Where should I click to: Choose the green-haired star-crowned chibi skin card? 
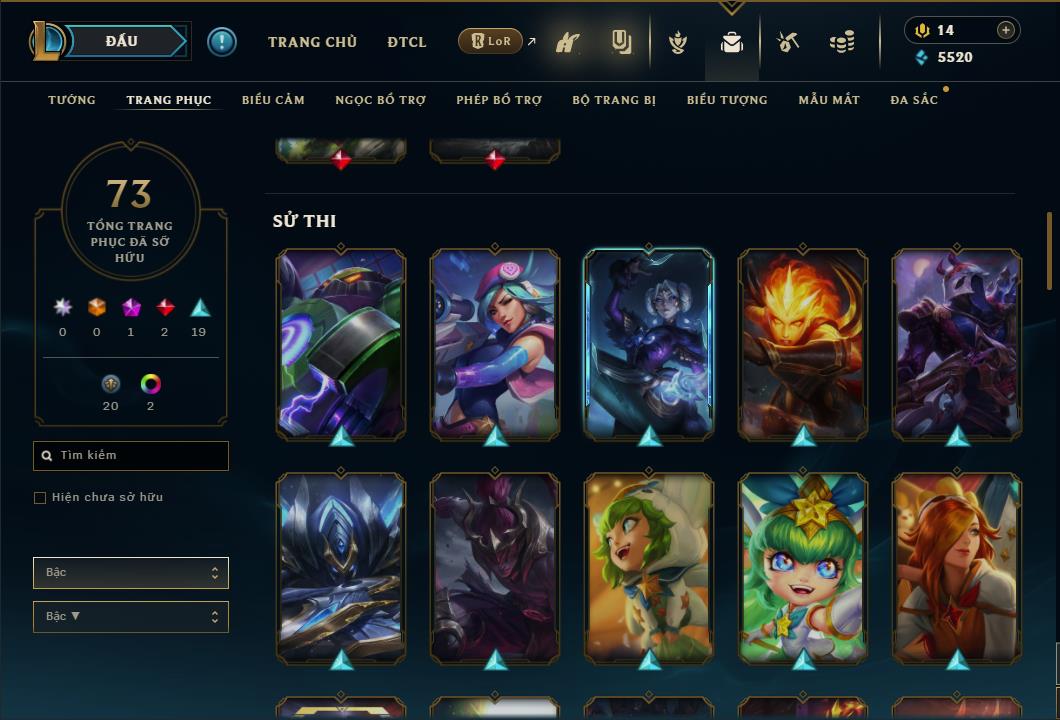coord(803,568)
